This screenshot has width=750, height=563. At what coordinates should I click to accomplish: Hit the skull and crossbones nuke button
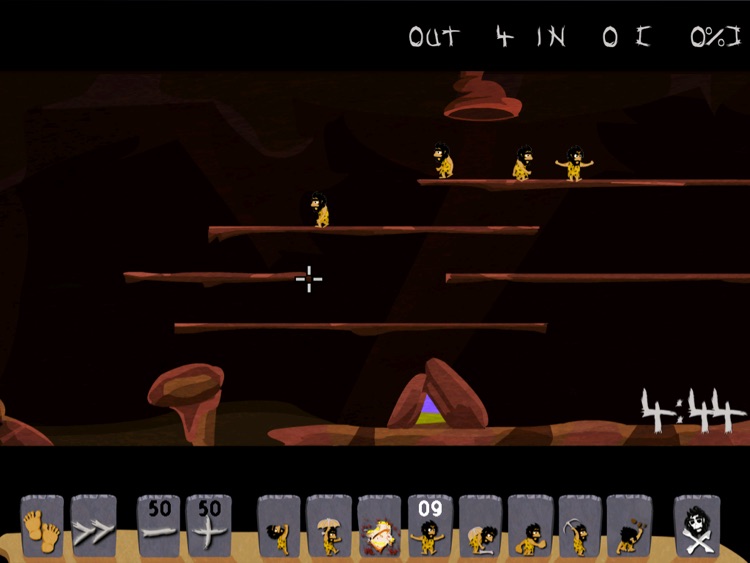697,525
